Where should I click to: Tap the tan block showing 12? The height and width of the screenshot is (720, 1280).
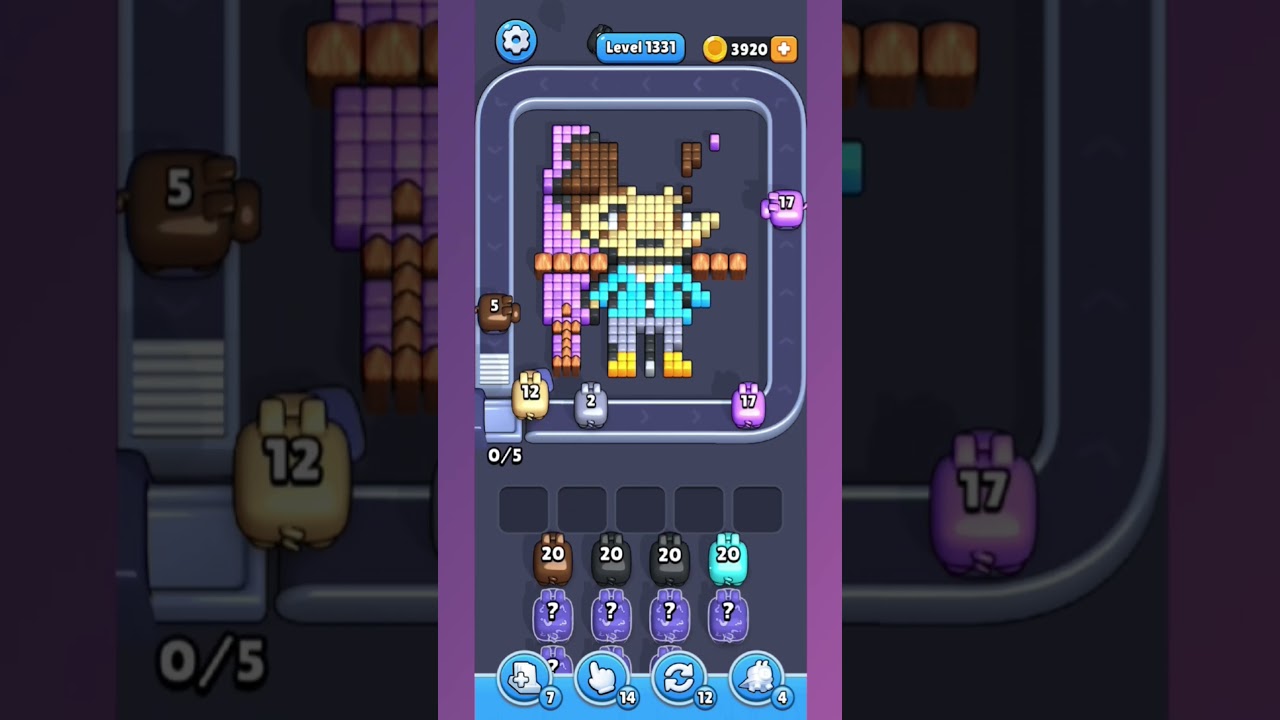[x=529, y=396]
